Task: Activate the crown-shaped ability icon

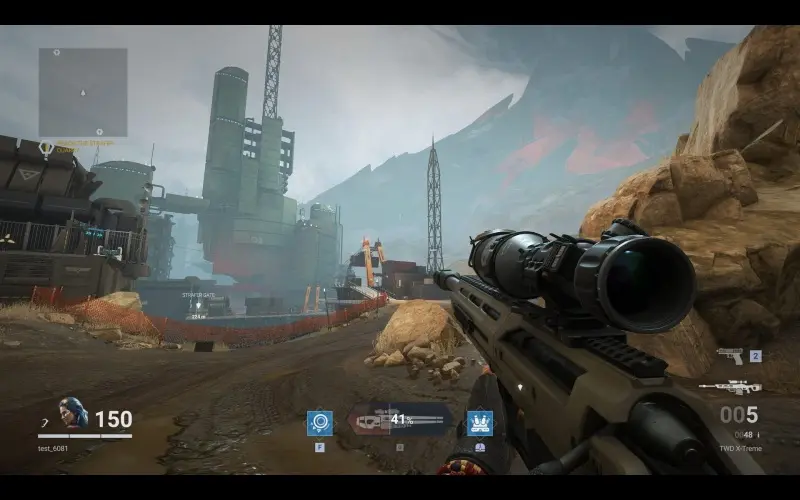Action: coord(480,423)
